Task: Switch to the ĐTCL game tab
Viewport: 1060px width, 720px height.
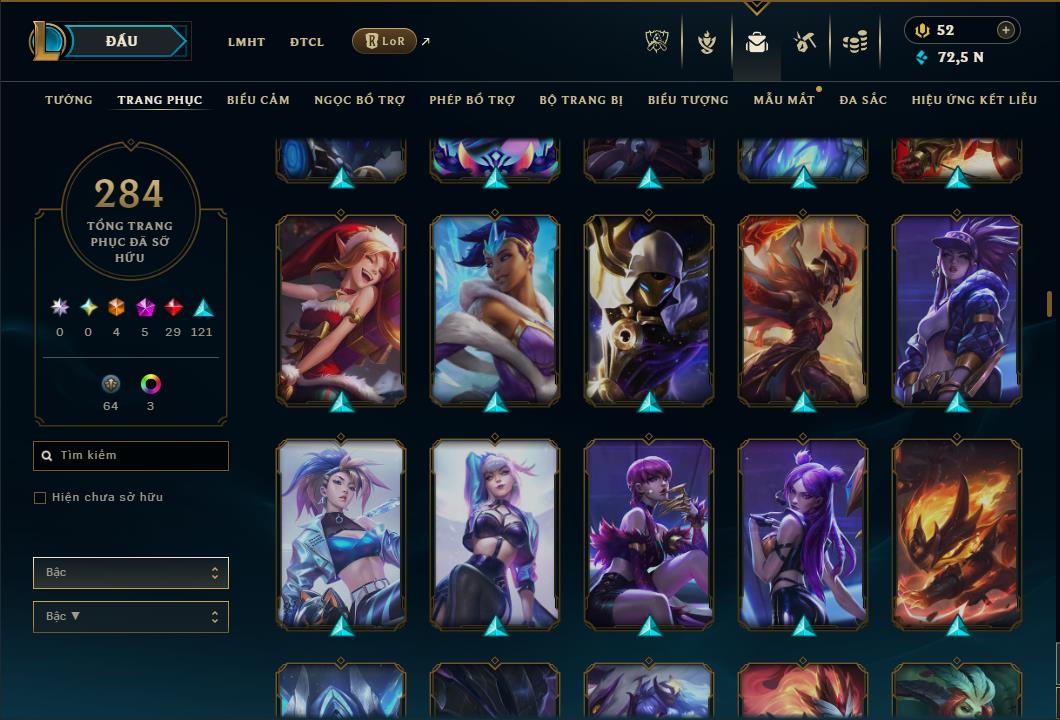Action: coord(307,42)
